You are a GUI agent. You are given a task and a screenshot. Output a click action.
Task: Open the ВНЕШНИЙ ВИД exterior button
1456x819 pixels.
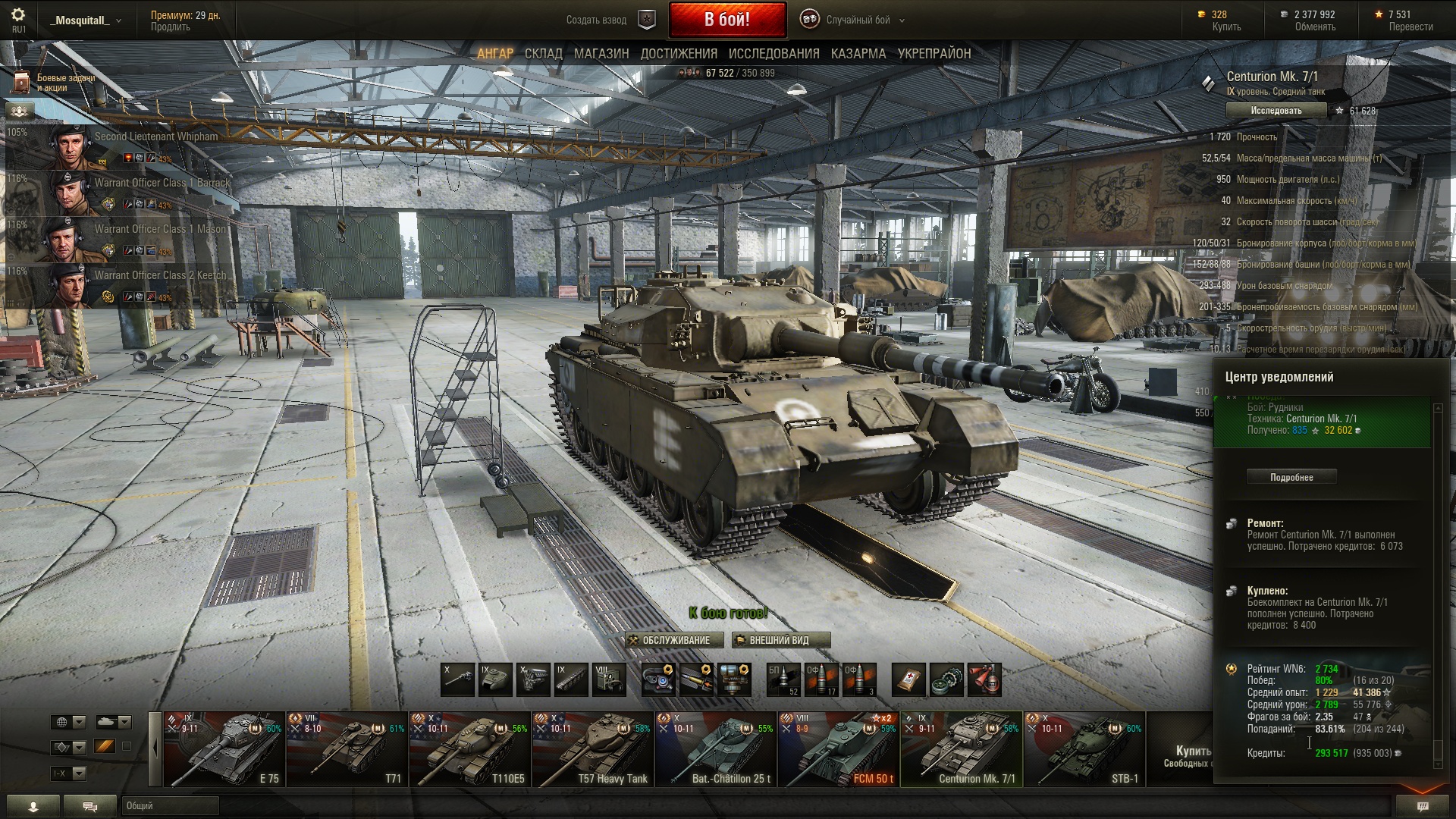[x=780, y=641]
